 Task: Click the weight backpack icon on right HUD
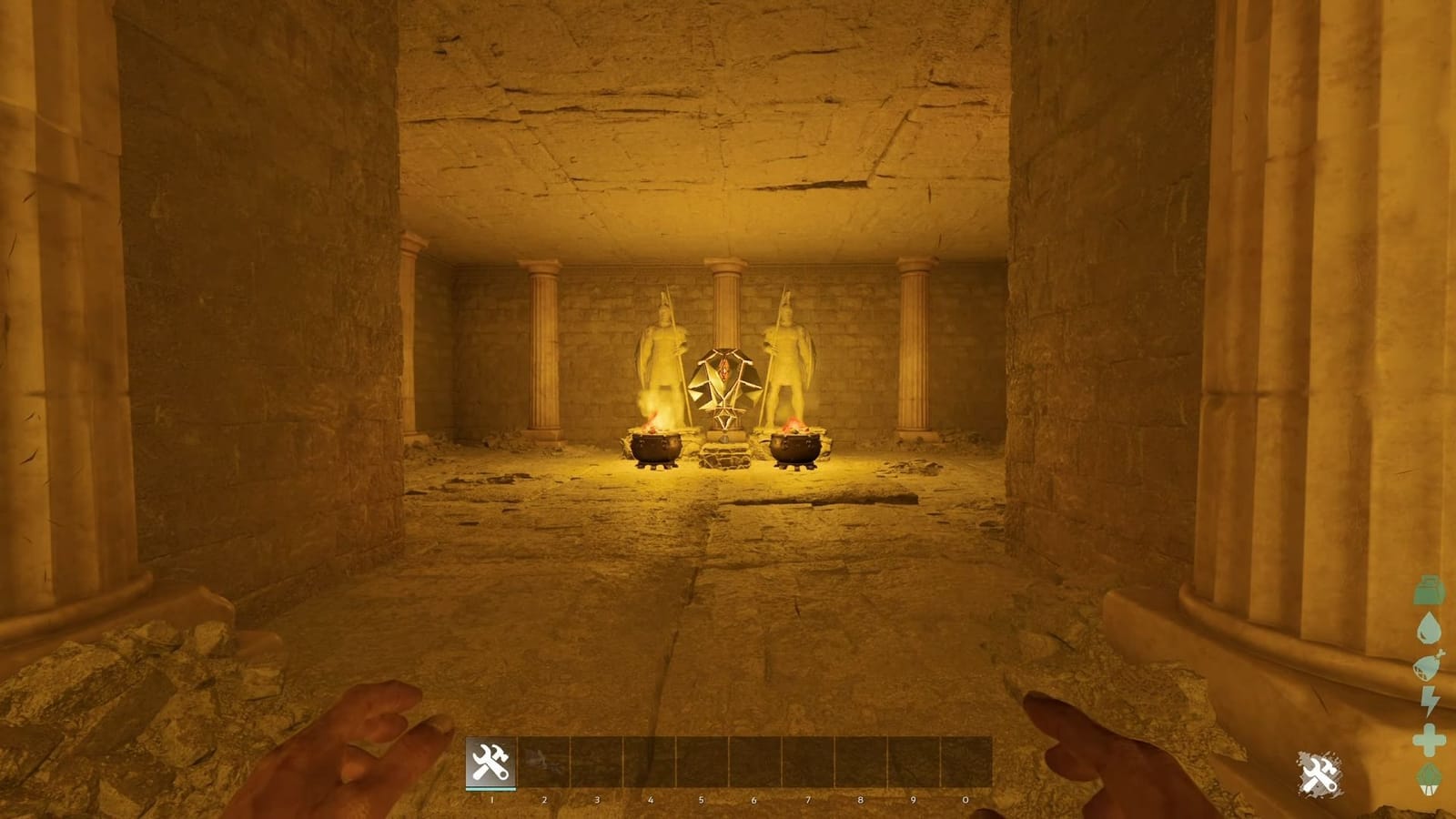[x=1430, y=591]
